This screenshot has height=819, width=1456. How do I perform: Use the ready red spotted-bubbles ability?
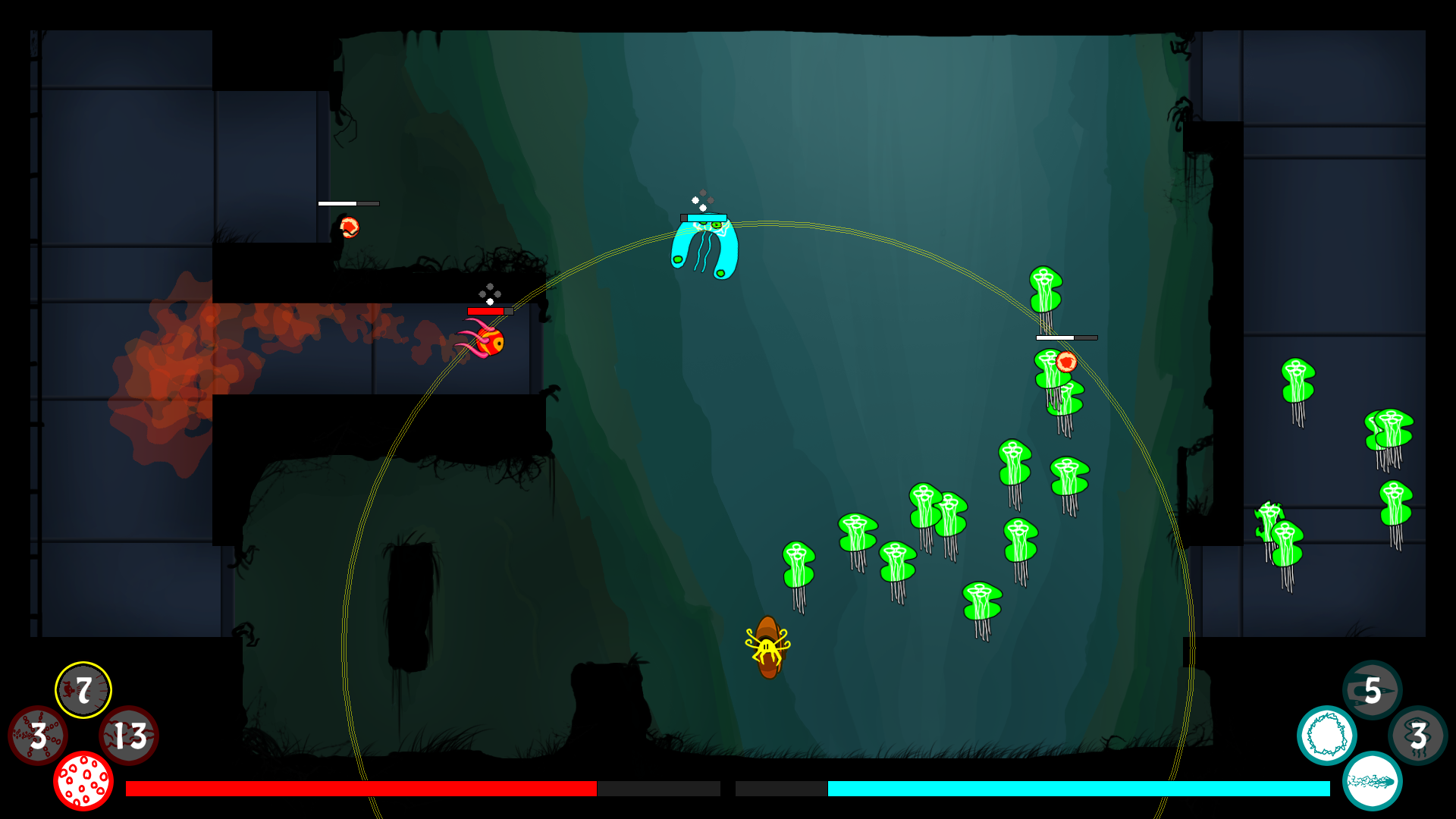83,780
